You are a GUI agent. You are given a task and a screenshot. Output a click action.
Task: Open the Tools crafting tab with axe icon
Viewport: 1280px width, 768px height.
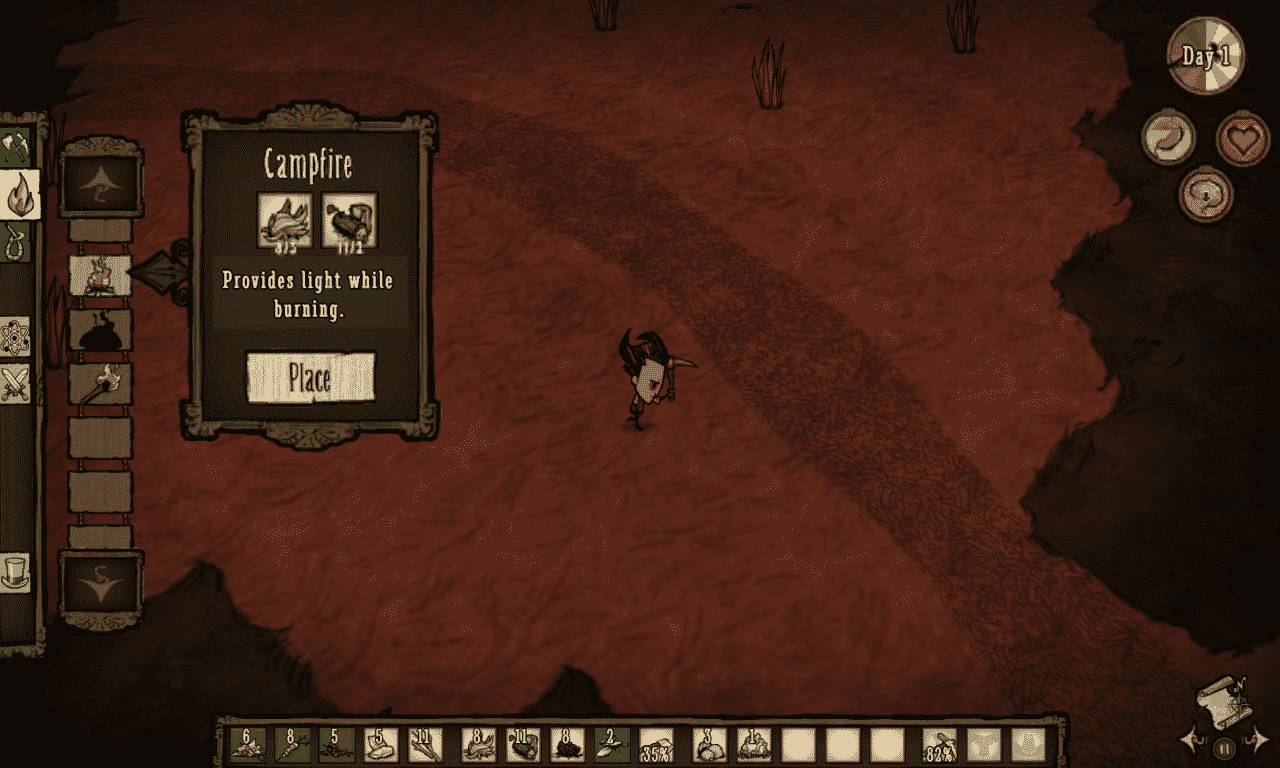pyautogui.click(x=17, y=146)
